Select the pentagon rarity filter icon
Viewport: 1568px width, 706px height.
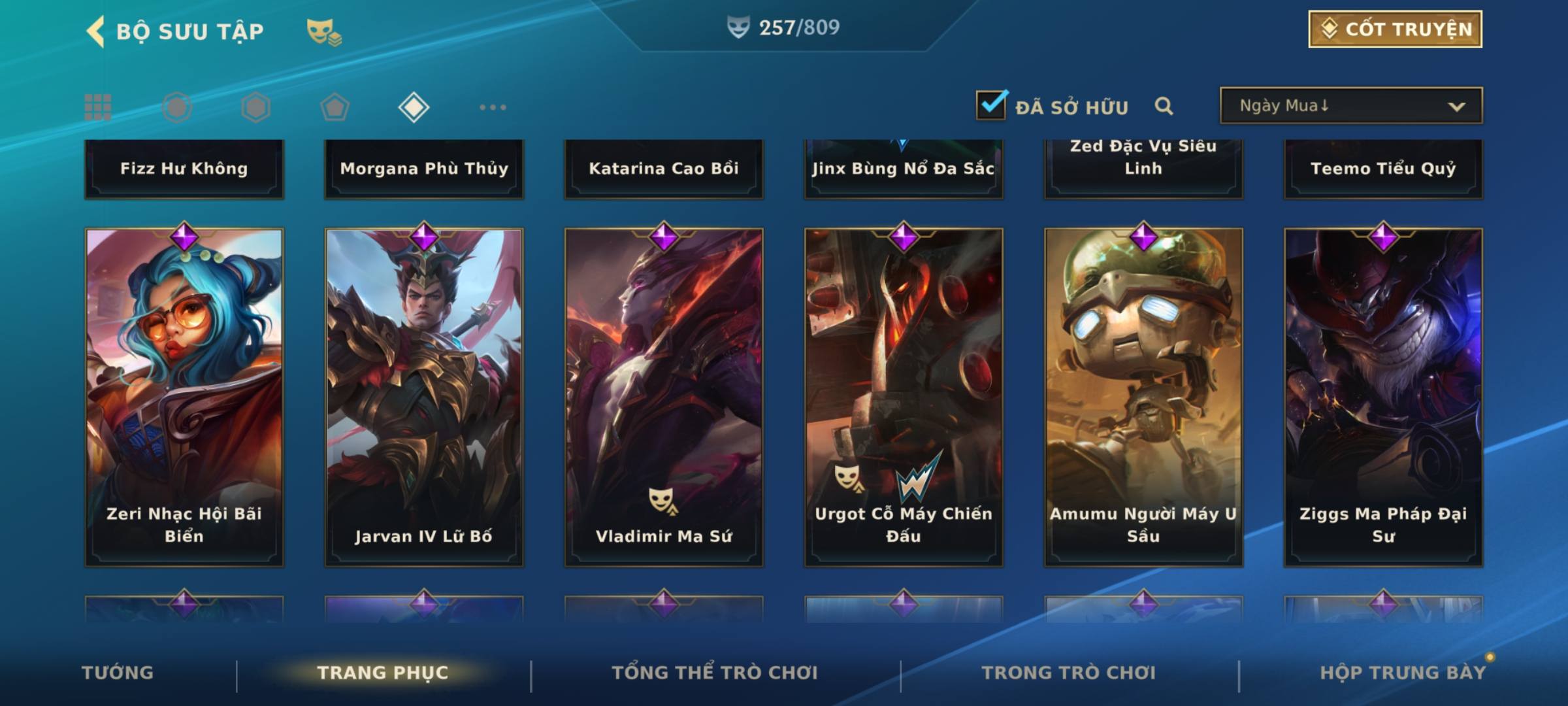pos(335,107)
